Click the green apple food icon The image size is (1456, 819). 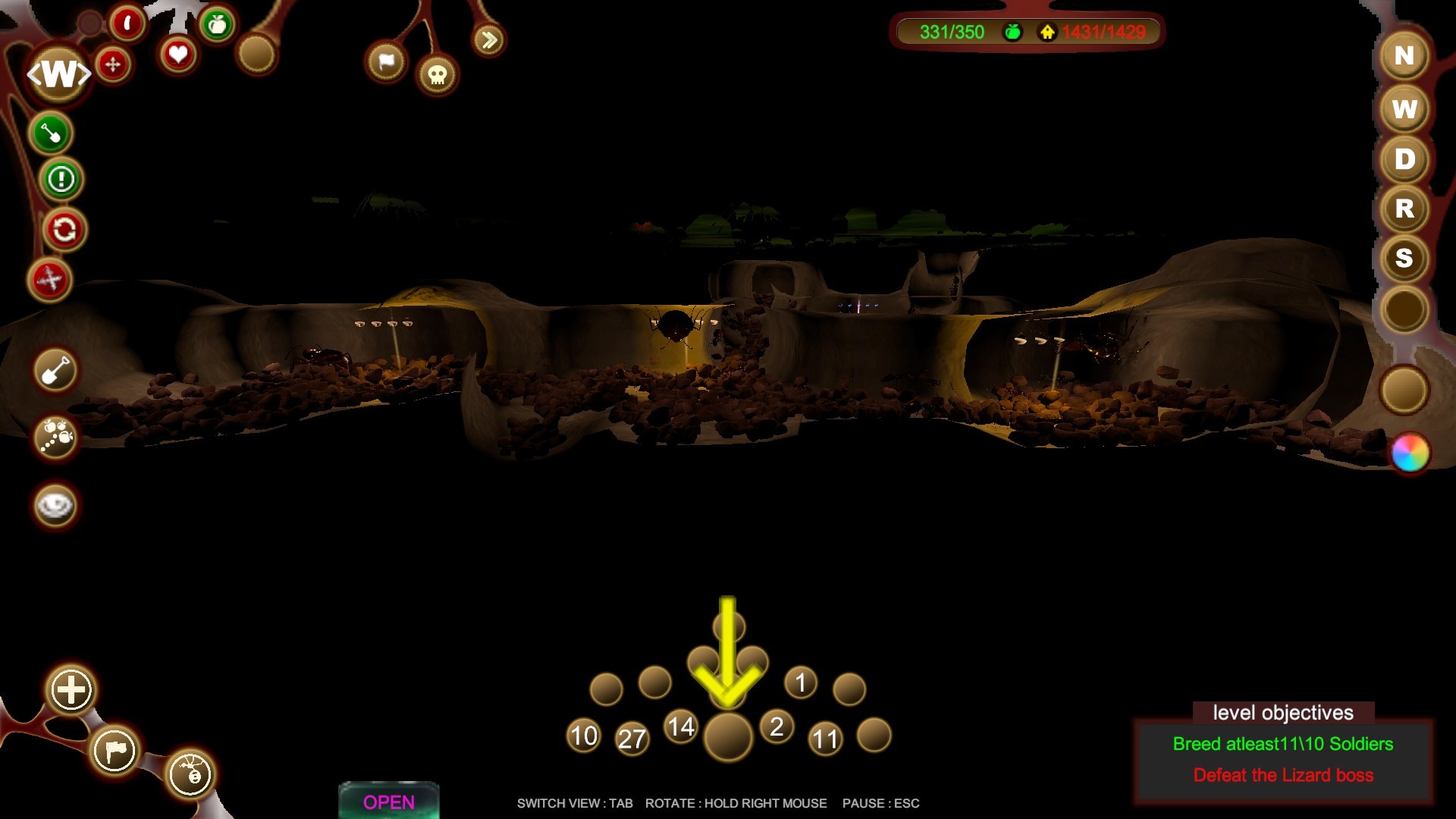[218, 25]
